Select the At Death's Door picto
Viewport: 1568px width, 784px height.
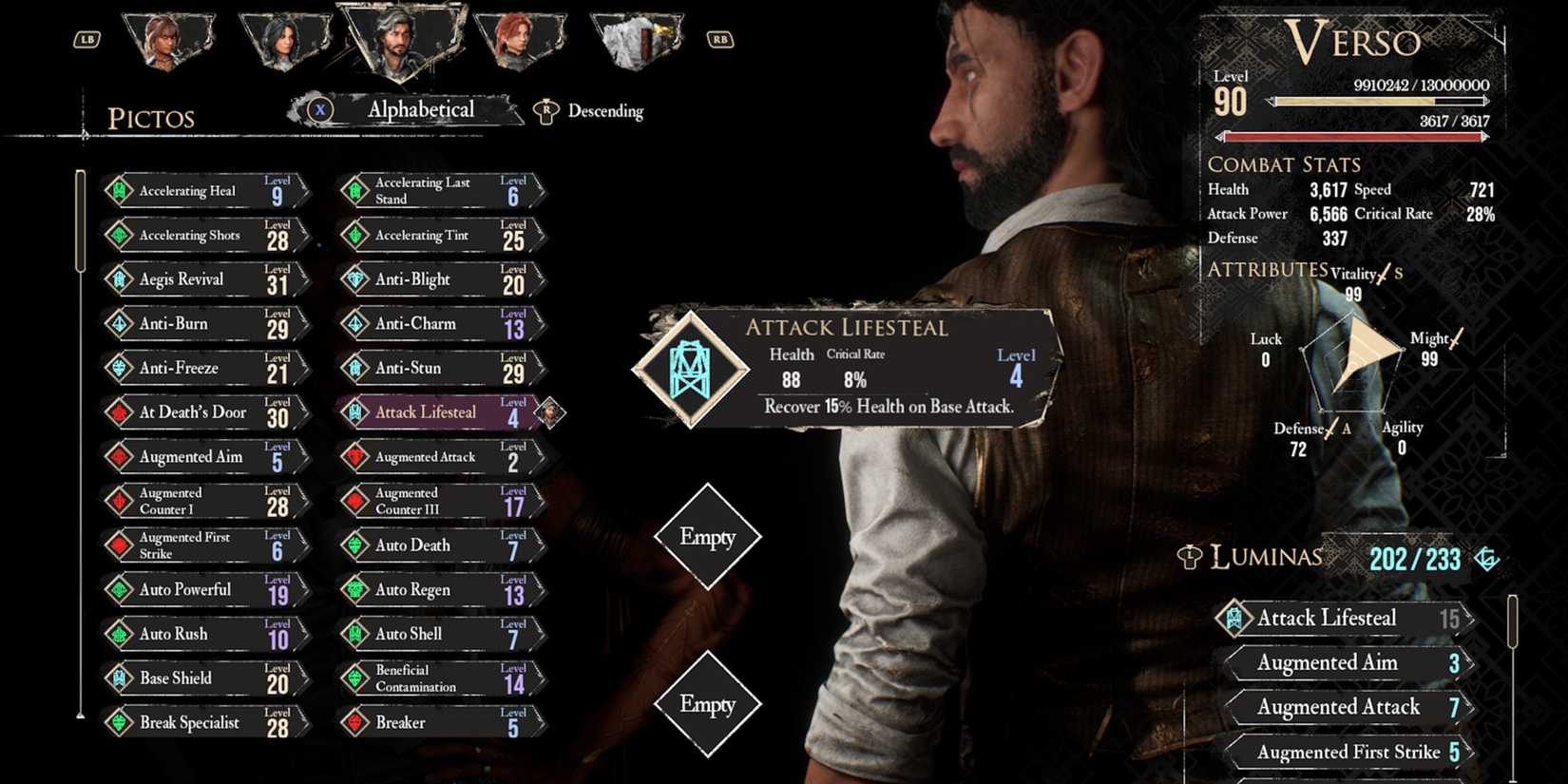pos(204,412)
